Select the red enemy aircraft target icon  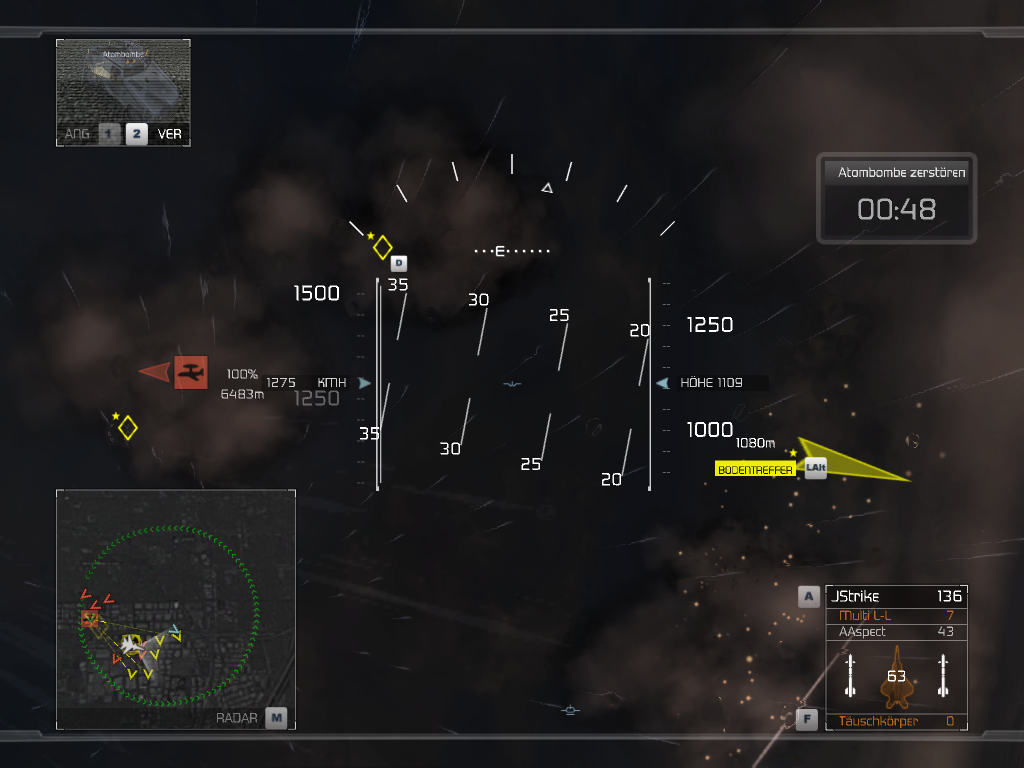coord(189,372)
